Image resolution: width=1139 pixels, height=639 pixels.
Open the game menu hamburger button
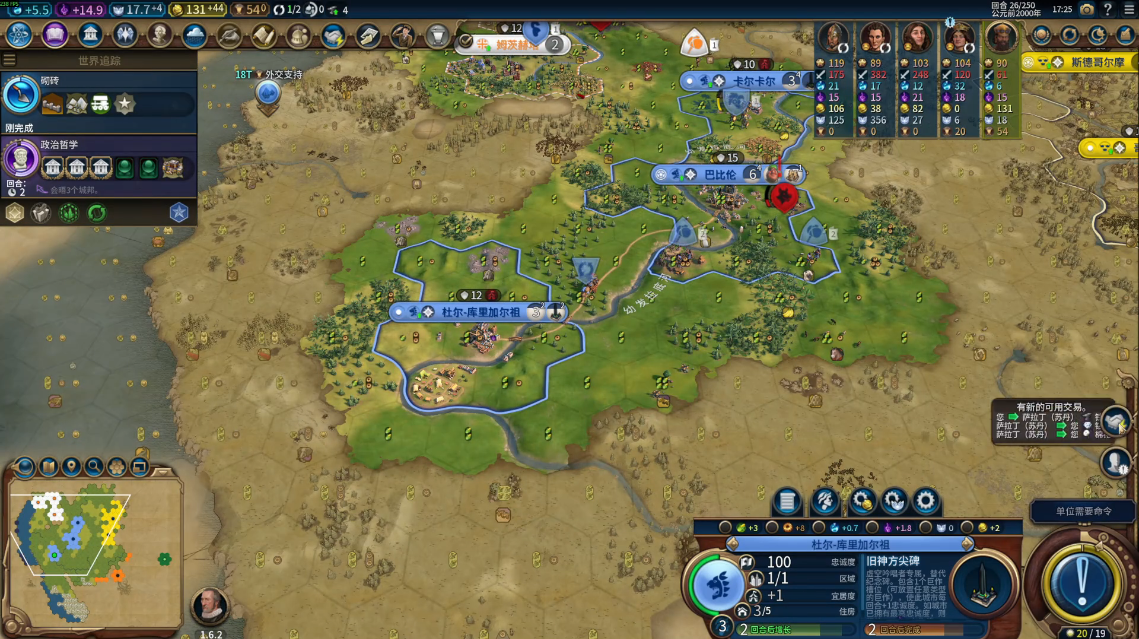point(1129,9)
